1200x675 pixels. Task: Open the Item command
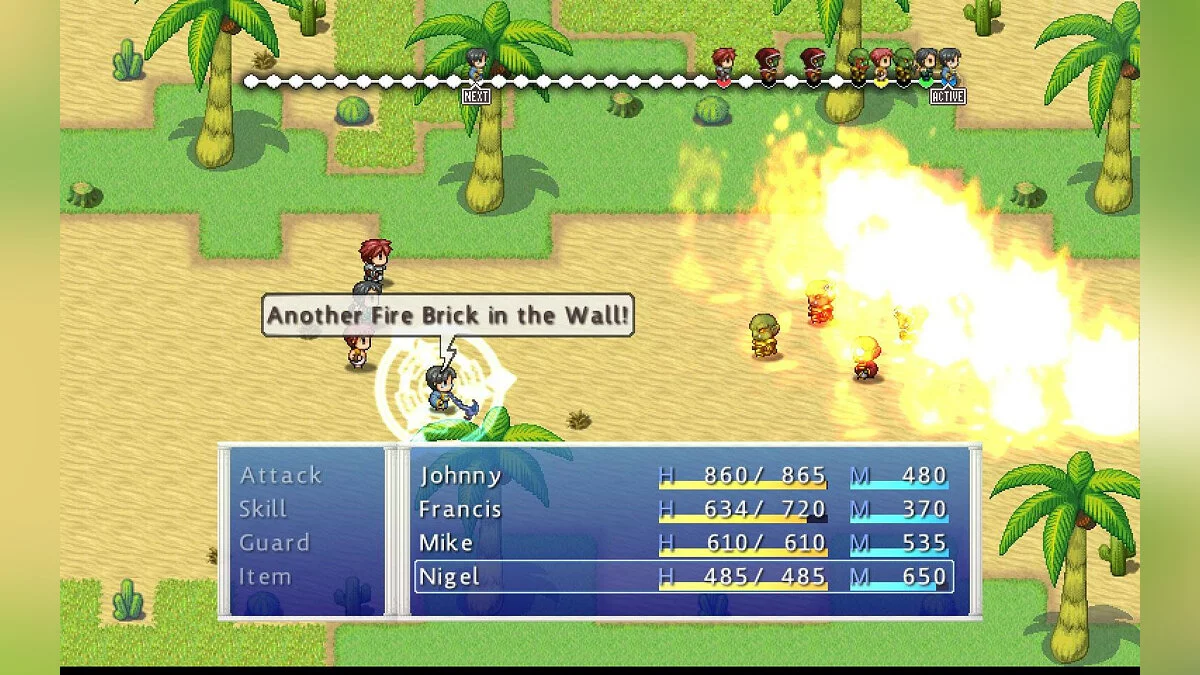point(265,577)
